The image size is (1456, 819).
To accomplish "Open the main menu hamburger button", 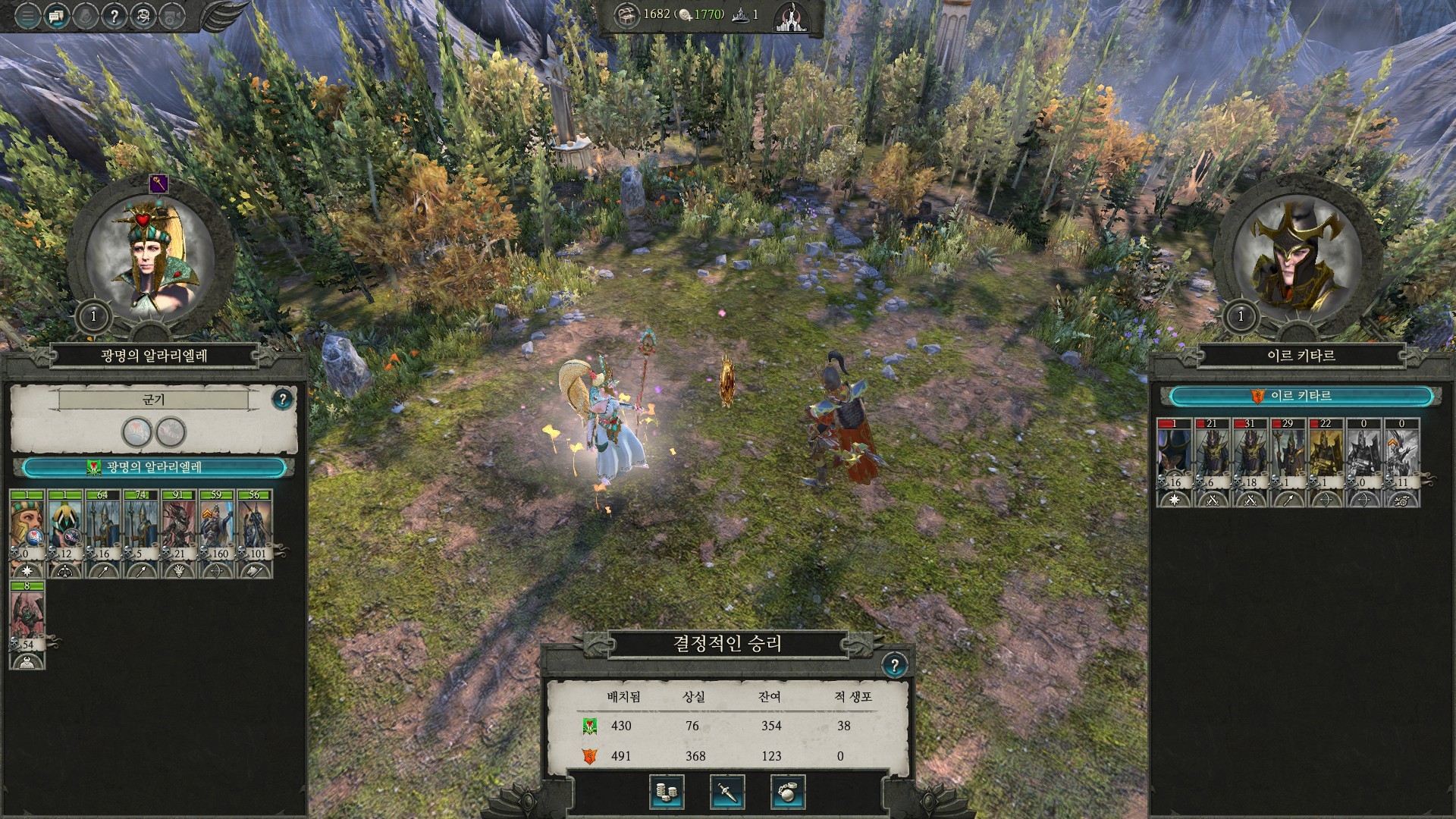I will point(27,16).
